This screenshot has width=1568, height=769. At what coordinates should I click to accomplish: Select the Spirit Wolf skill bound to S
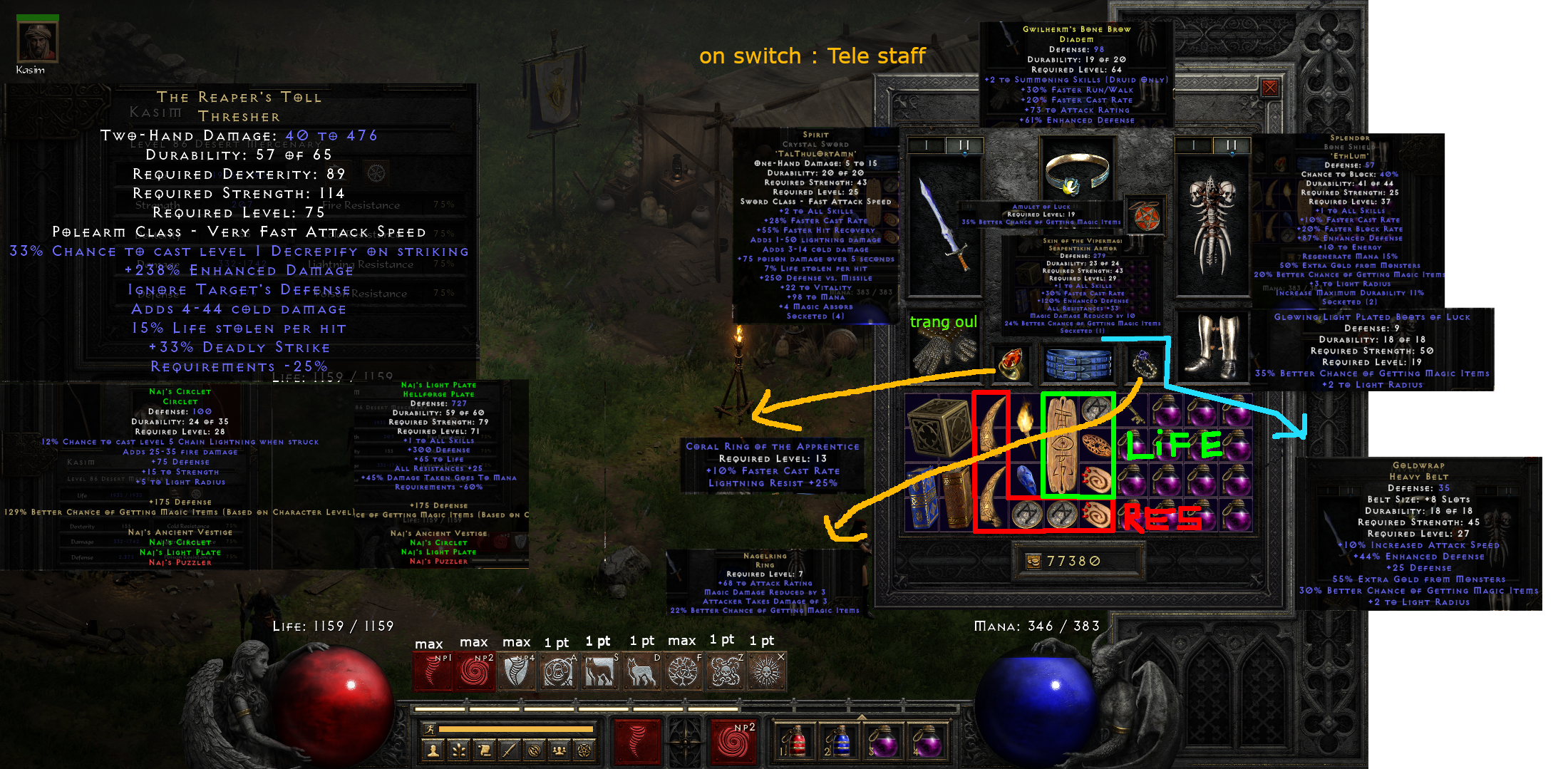click(601, 670)
